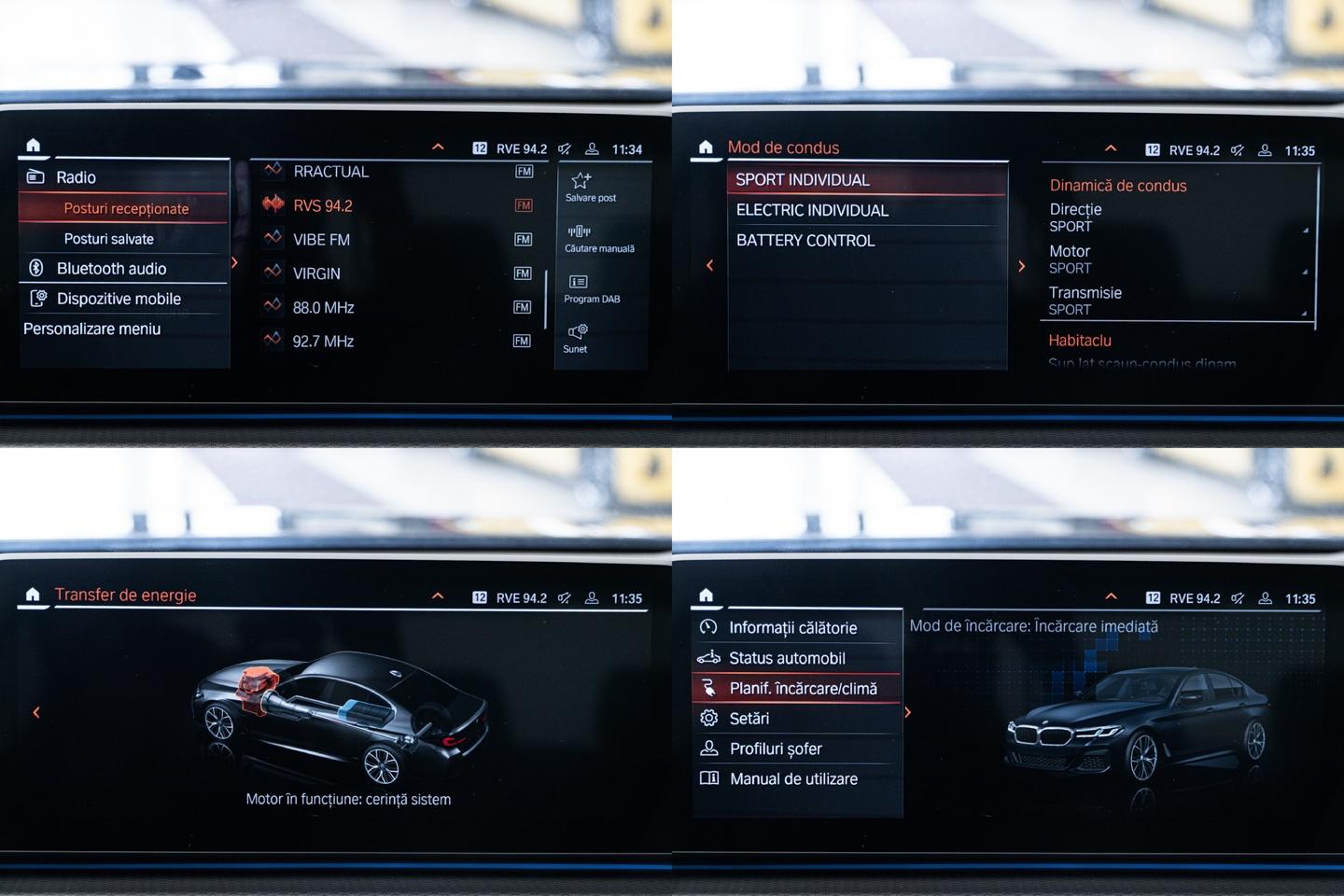Change the Transmisie SPORT setting
Viewport: 1344px width, 896px height.
1176,301
